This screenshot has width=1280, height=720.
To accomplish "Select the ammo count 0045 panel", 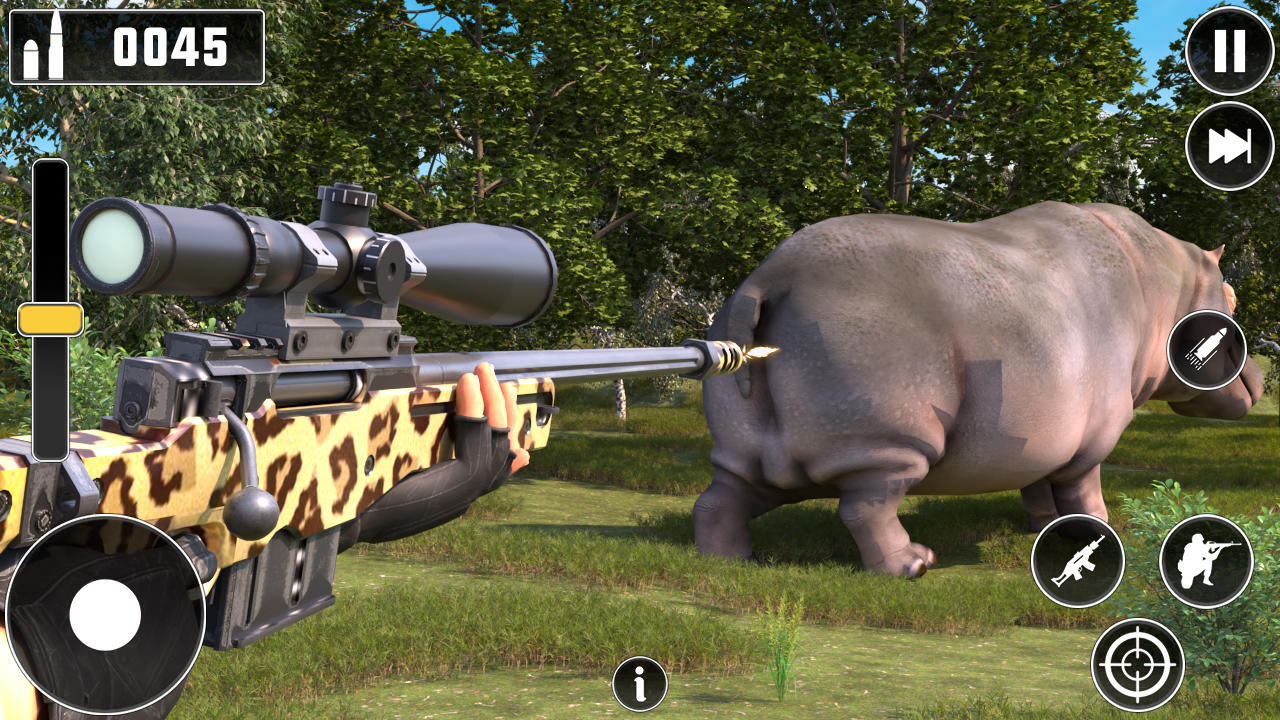I will click(135, 47).
